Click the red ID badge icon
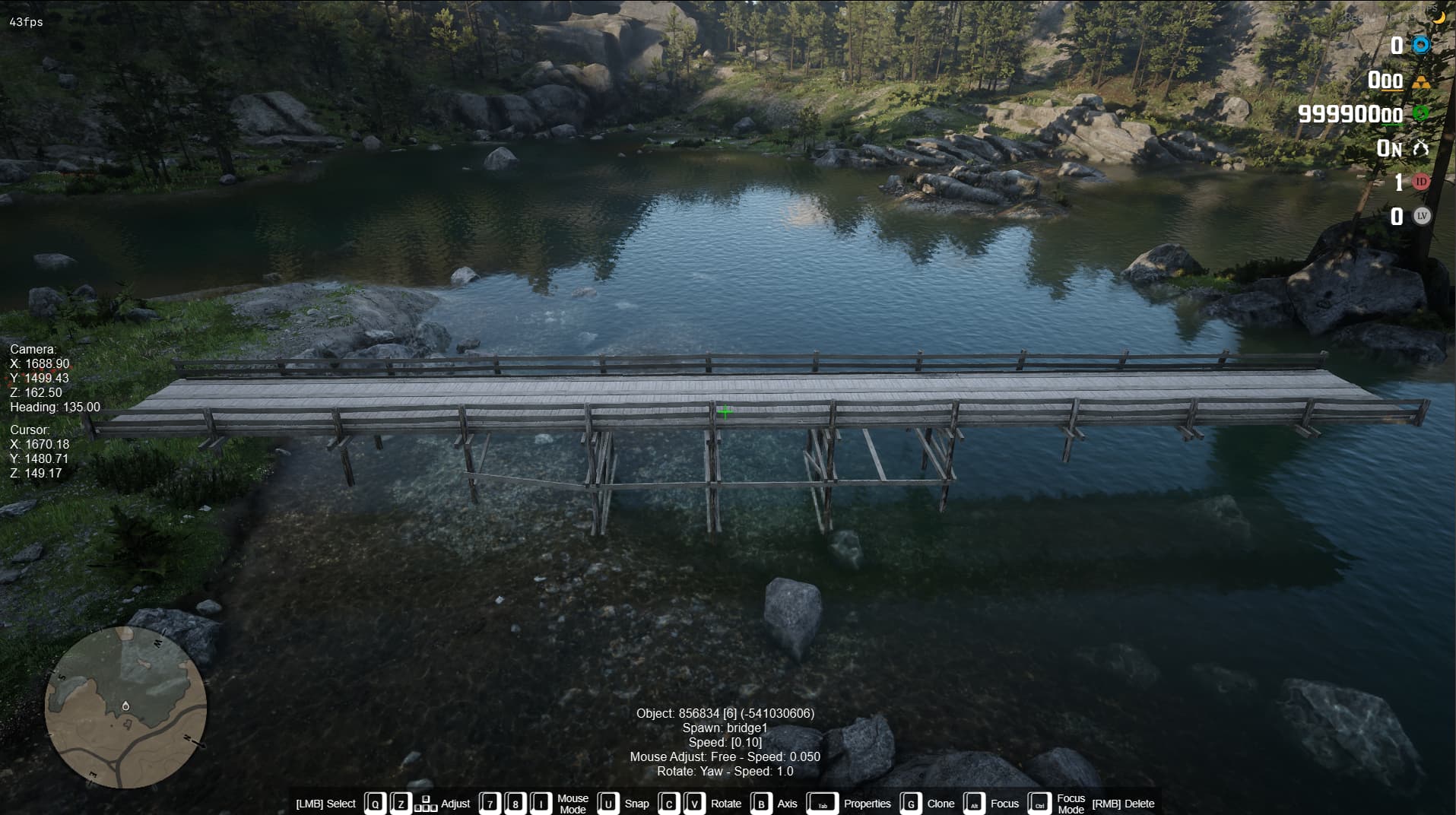Viewport: 1456px width, 815px height. [1420, 182]
